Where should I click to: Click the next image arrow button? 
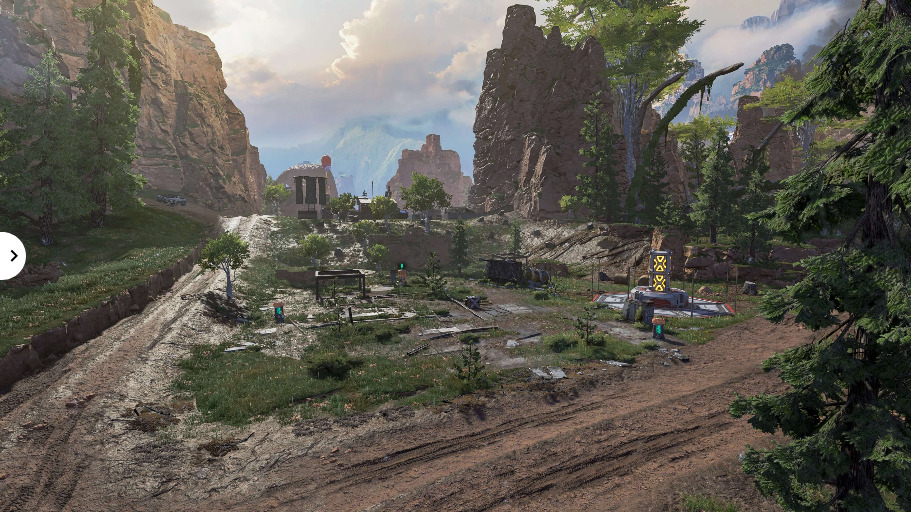12,256
